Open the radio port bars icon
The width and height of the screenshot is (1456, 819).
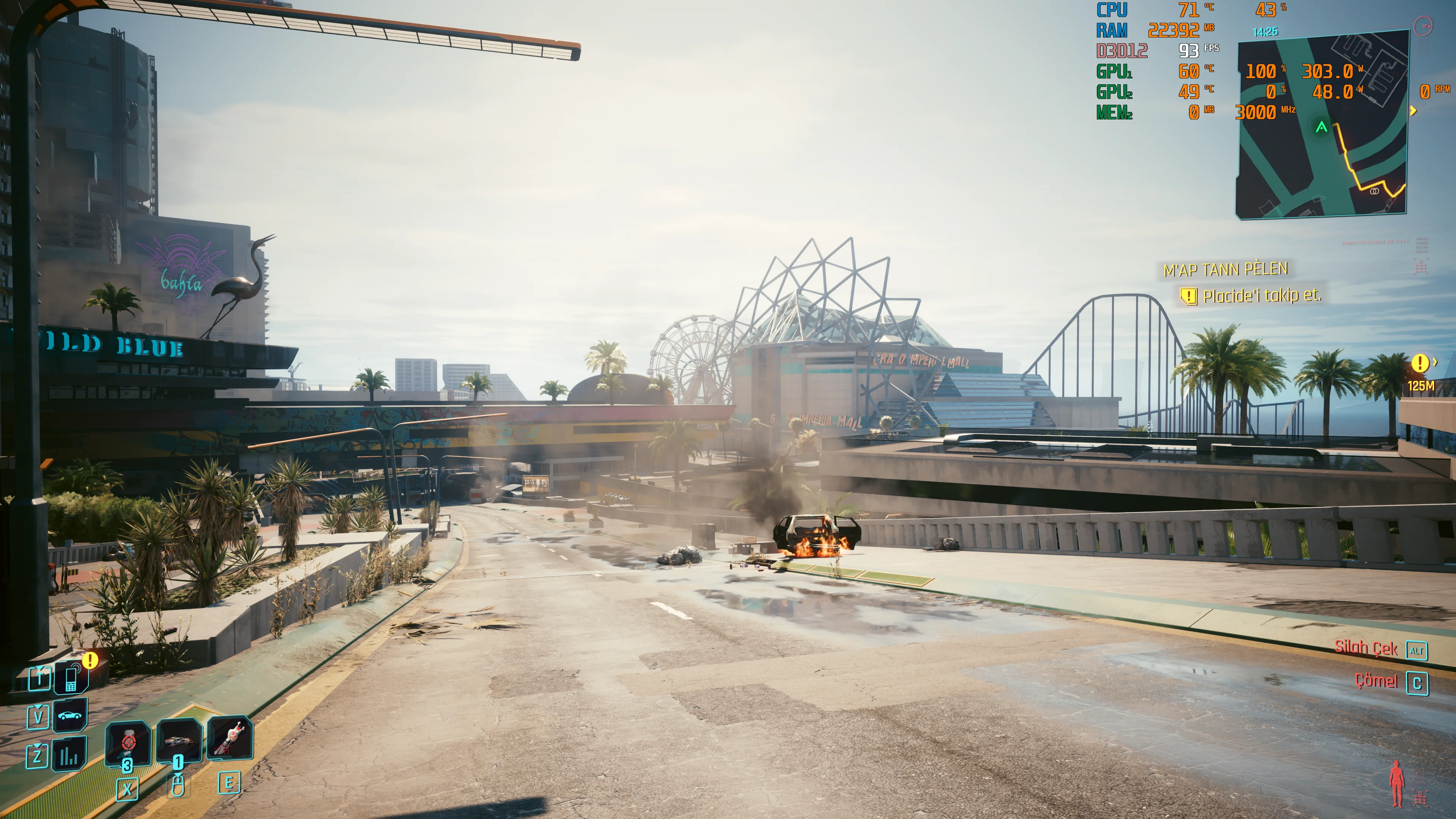point(69,755)
